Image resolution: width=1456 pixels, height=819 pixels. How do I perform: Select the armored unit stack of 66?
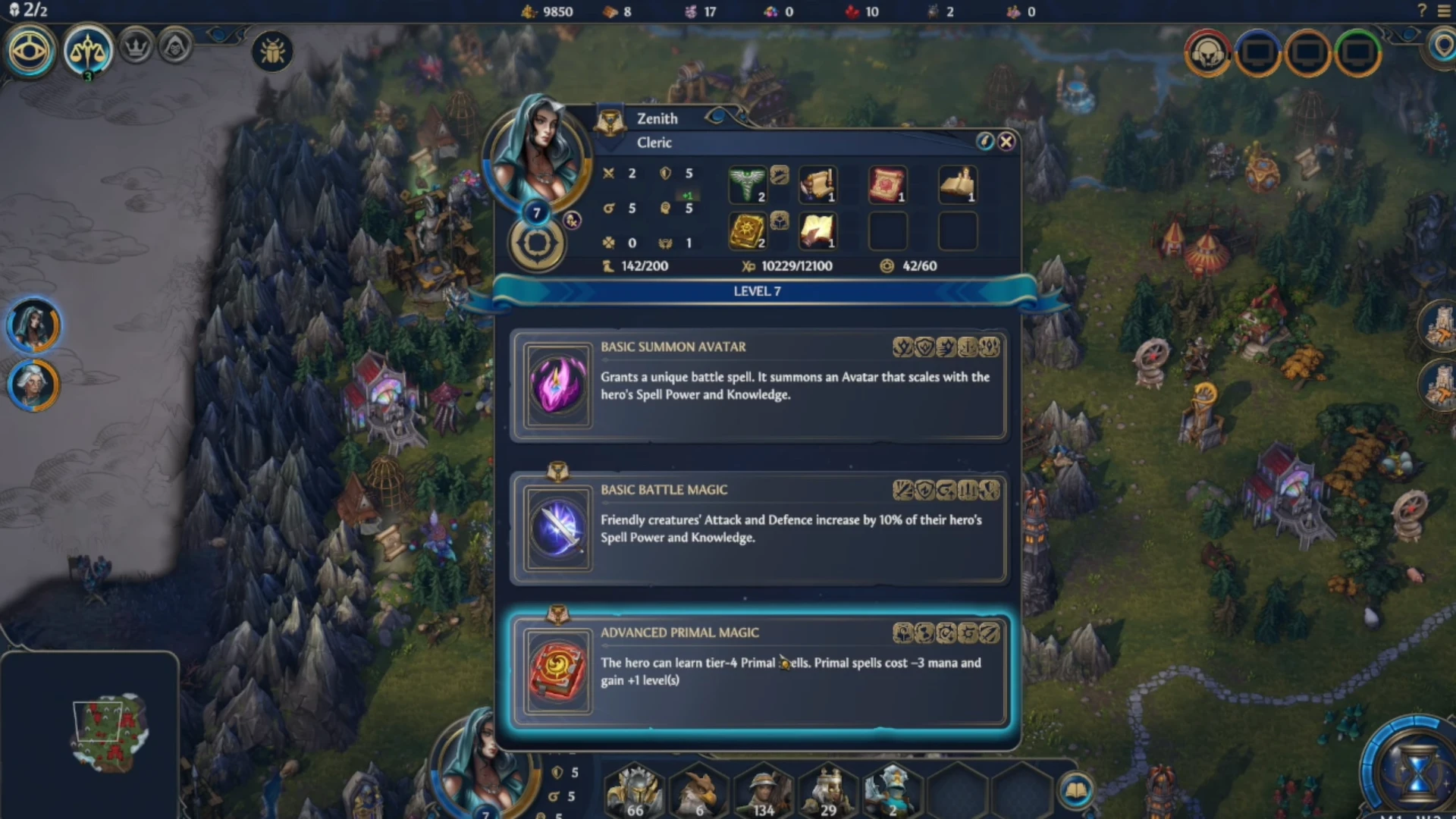pyautogui.click(x=635, y=792)
